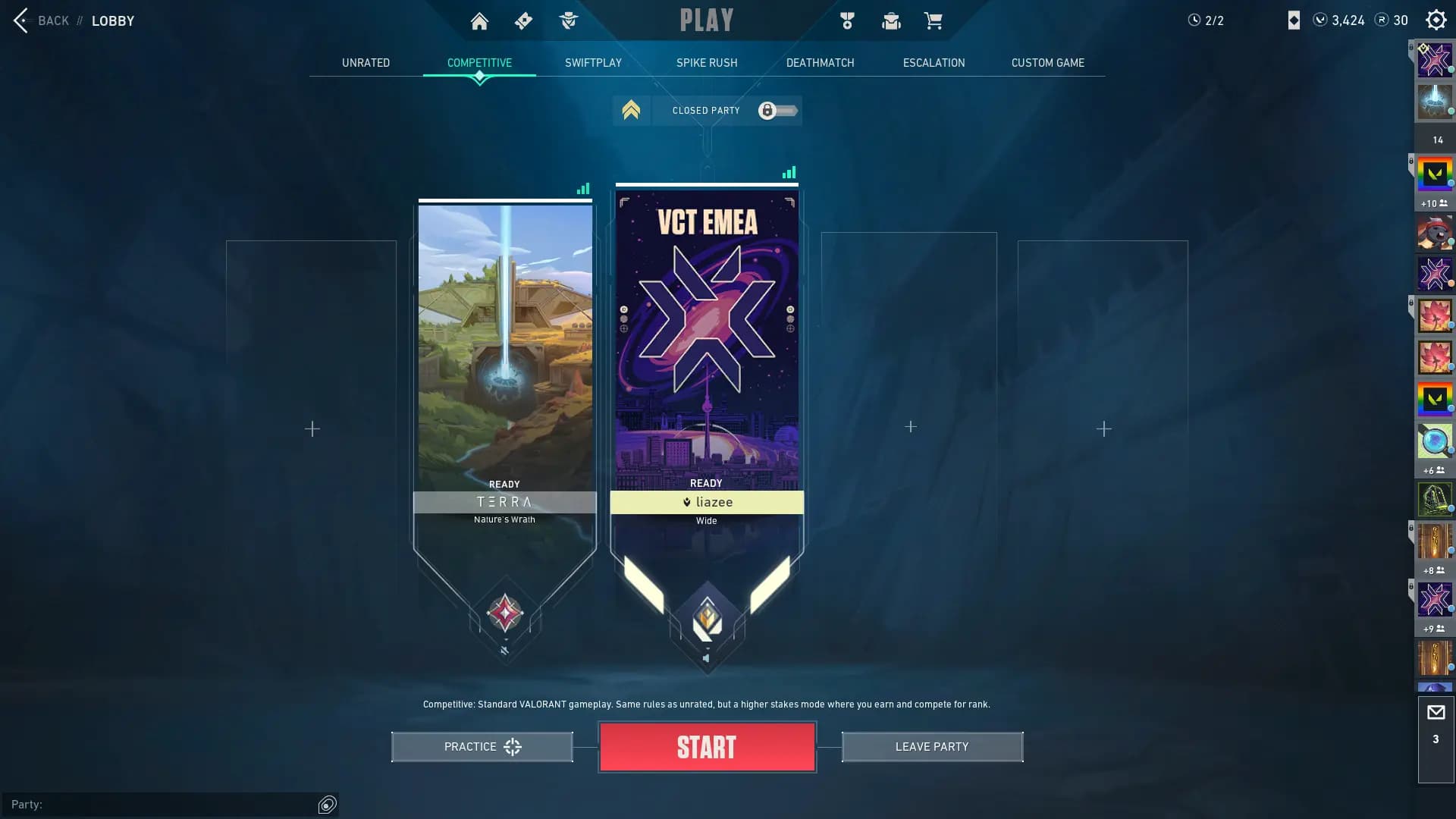Switch to Deathmatch mode
Image resolution: width=1456 pixels, height=819 pixels.
point(820,63)
